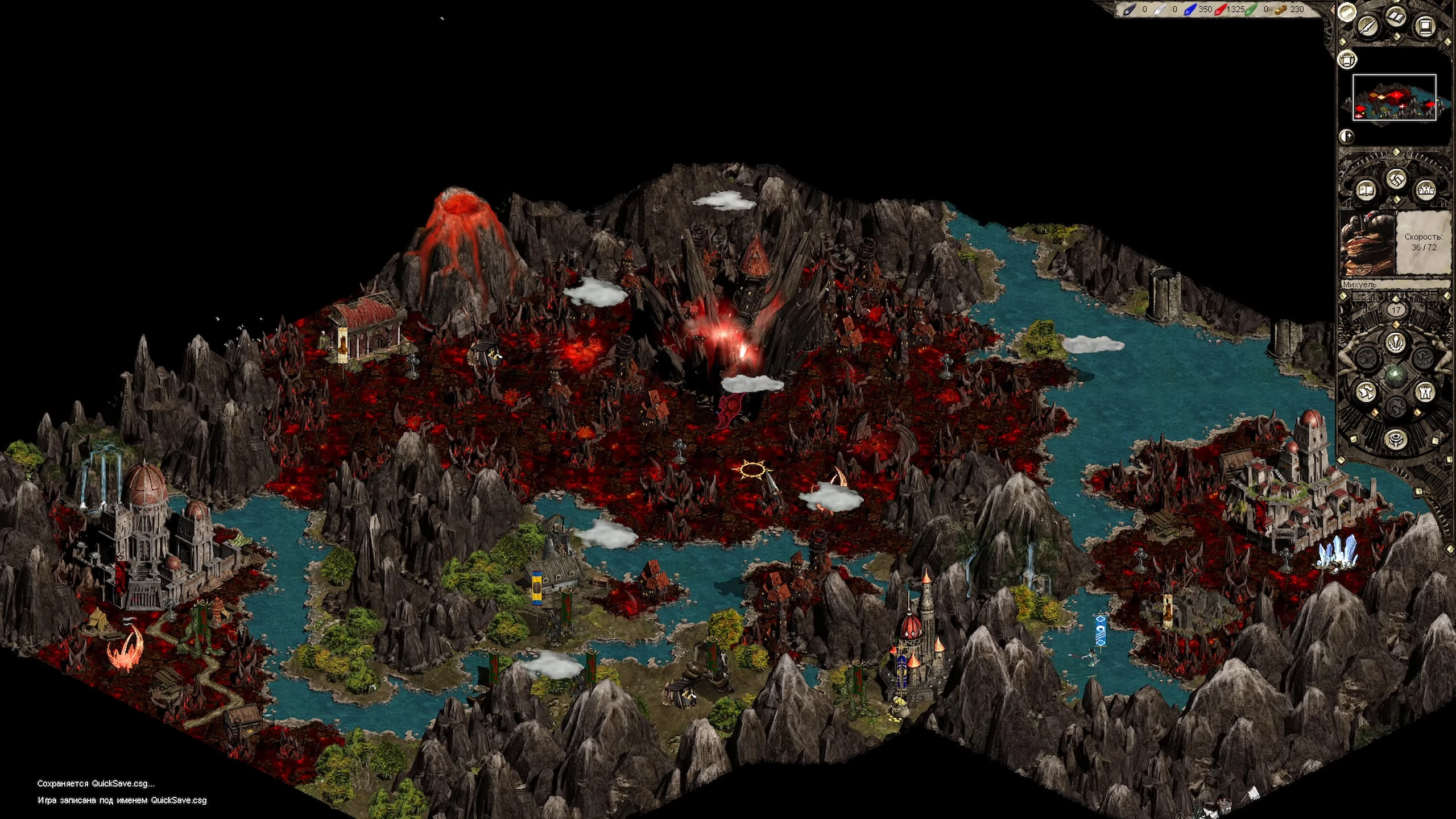Toggle the half-moon day-night button
The width and height of the screenshot is (1456, 819).
pyautogui.click(x=1346, y=136)
